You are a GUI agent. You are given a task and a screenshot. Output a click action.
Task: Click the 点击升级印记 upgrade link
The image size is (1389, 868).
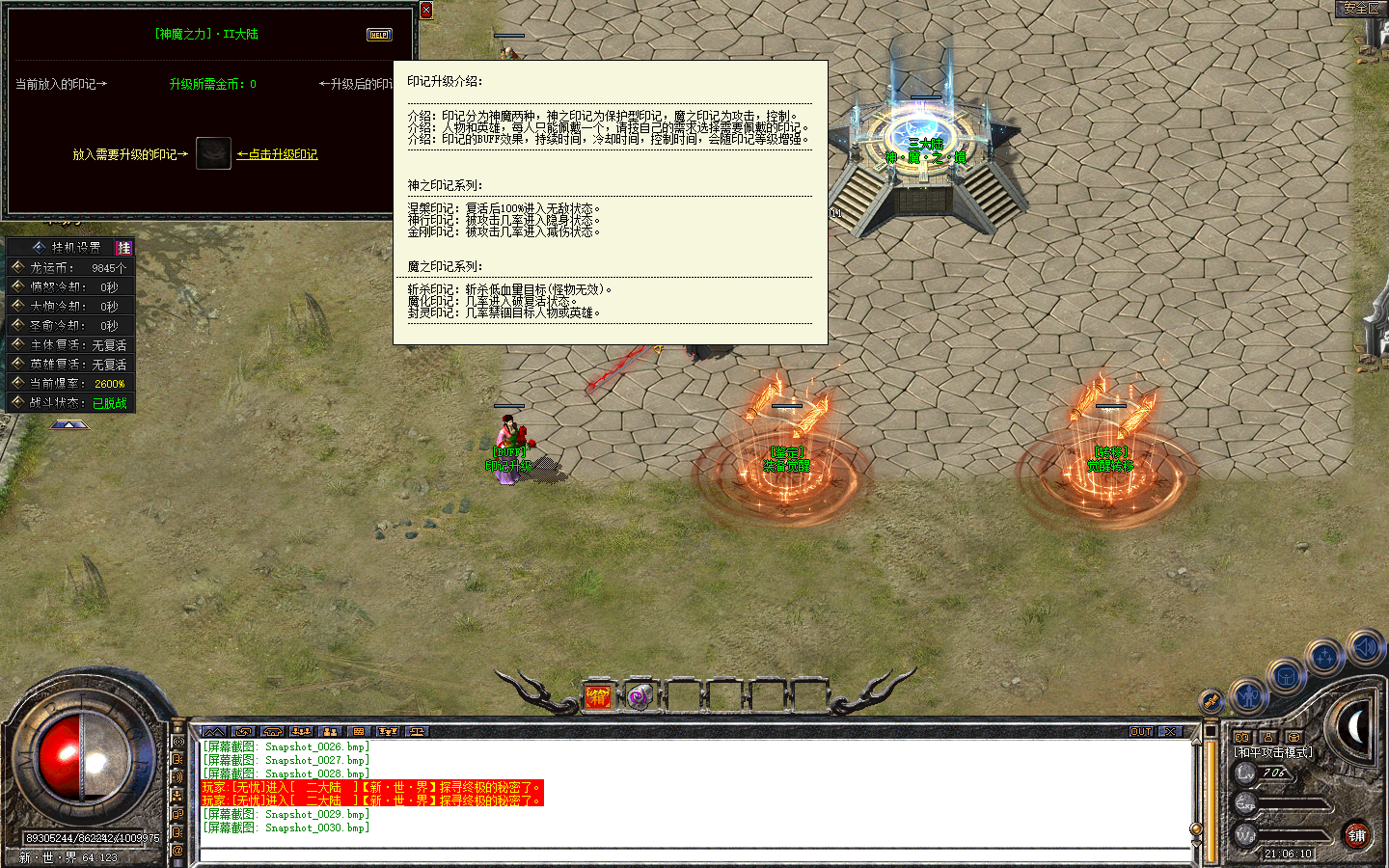(x=278, y=154)
